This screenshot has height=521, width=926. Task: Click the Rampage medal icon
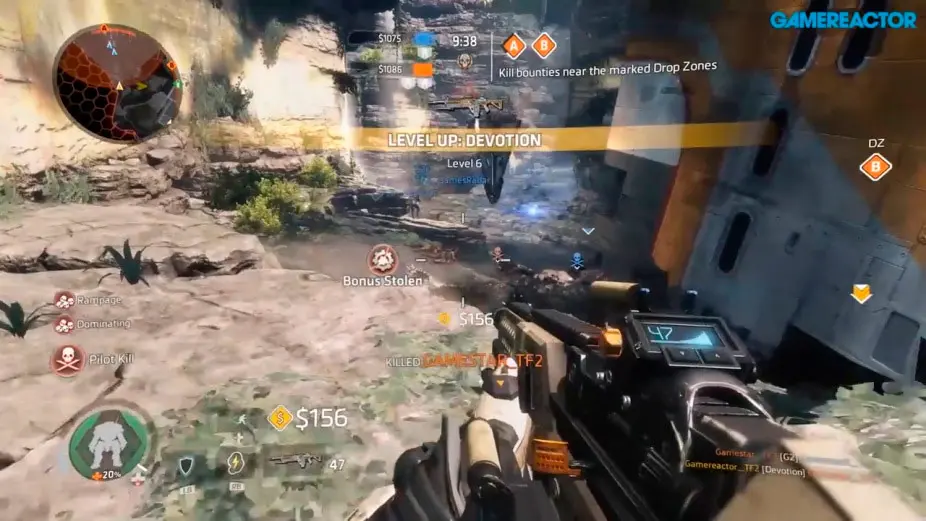click(64, 300)
